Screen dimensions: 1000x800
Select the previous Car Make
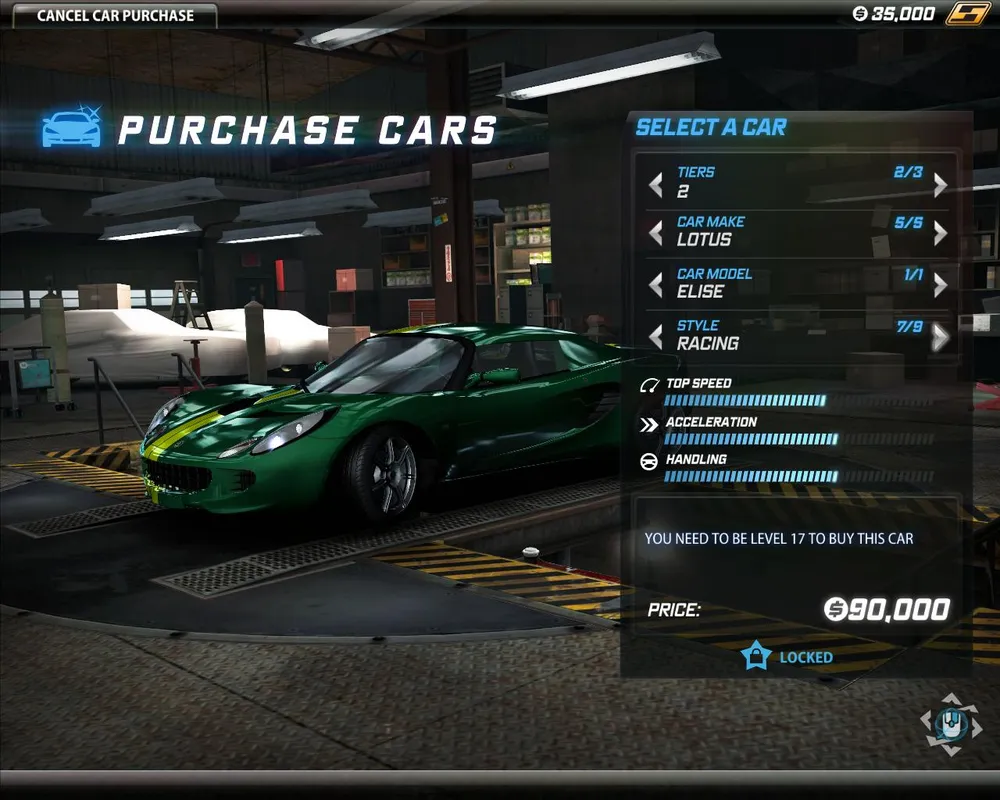(x=656, y=234)
